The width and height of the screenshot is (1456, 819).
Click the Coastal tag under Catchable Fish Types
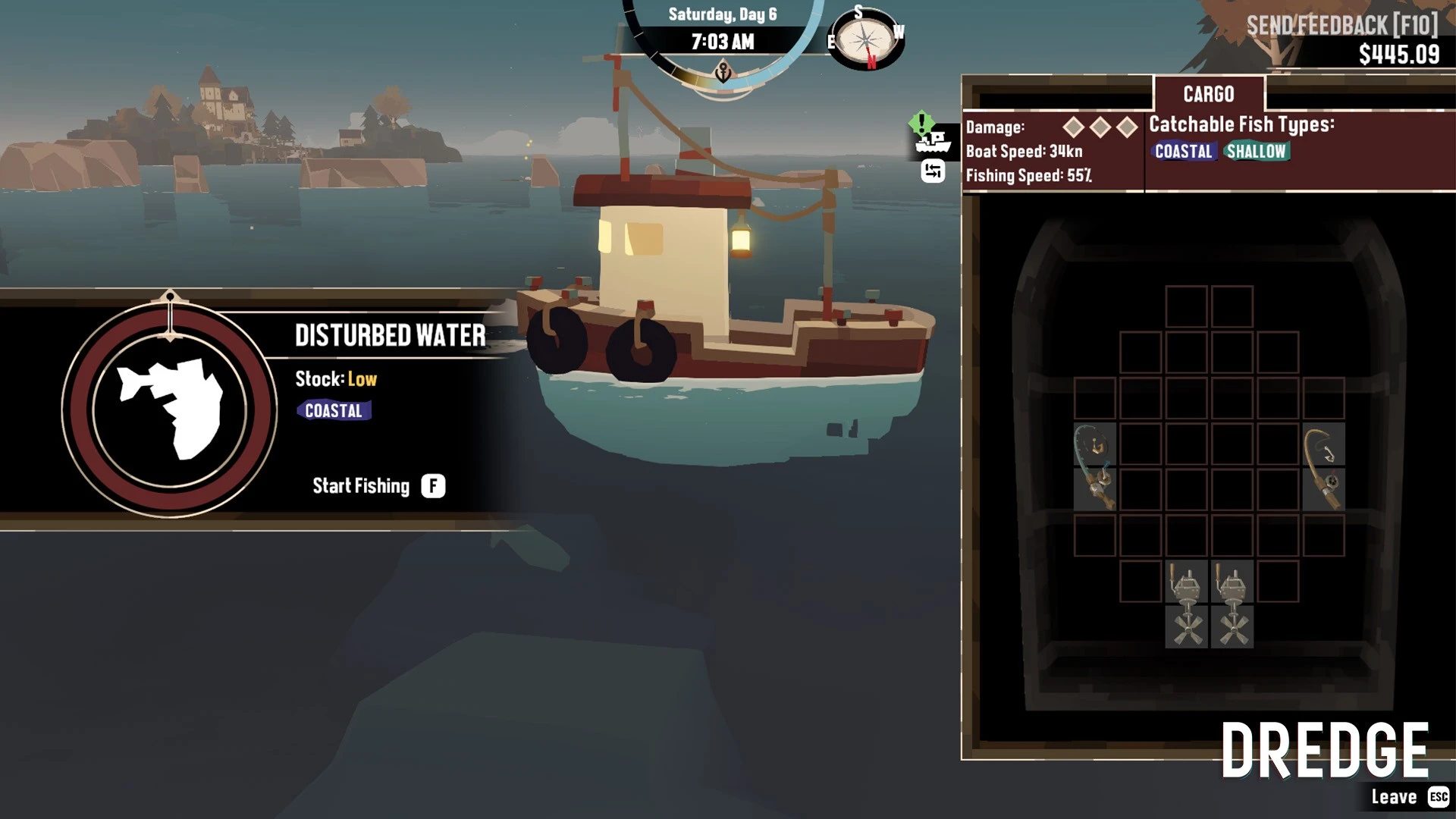tap(1183, 152)
